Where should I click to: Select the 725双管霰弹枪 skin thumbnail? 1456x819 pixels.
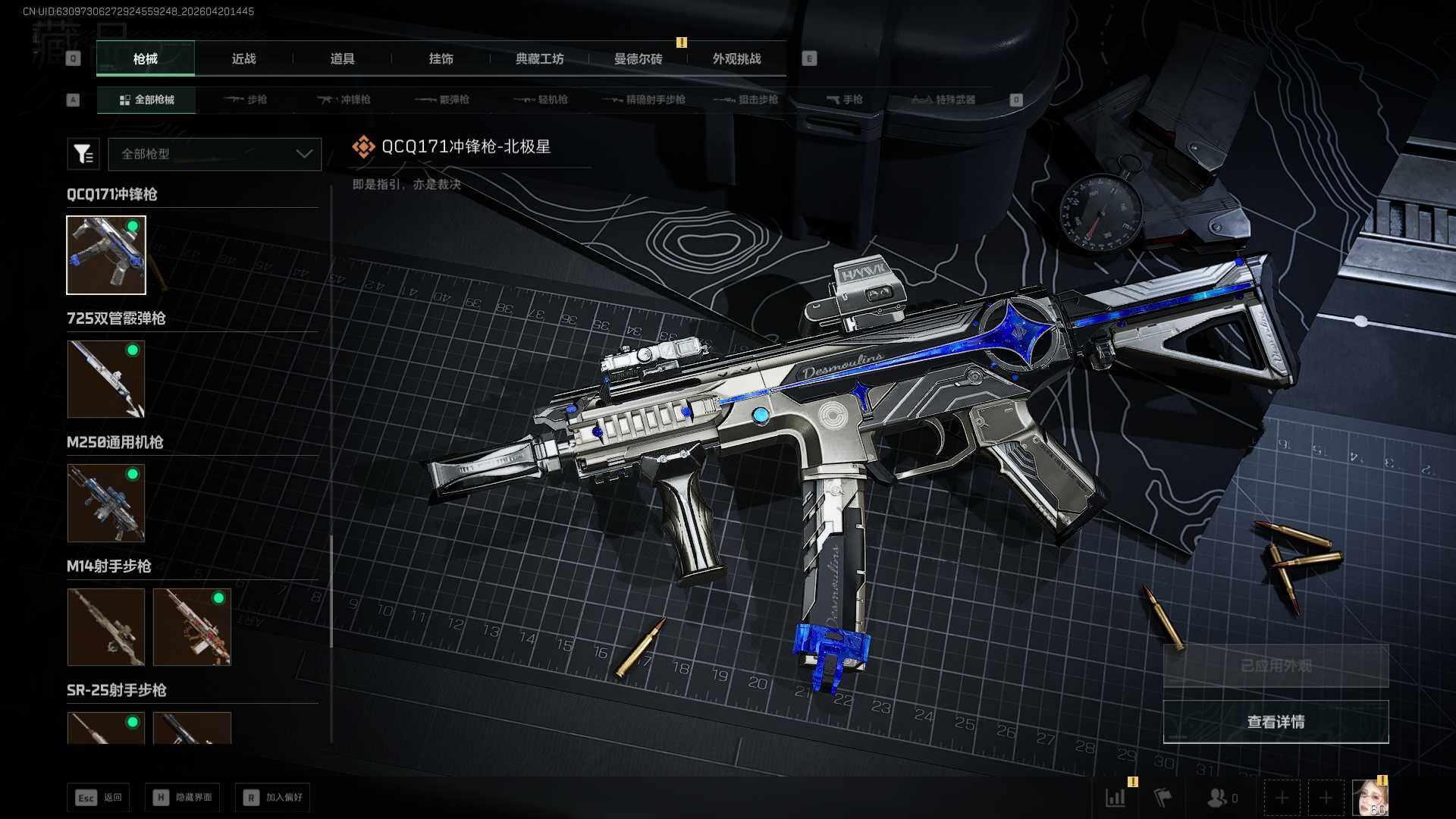click(106, 378)
